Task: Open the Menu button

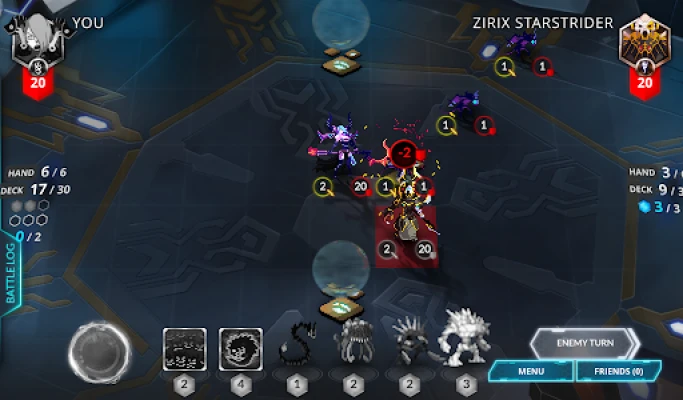Action: point(531,372)
